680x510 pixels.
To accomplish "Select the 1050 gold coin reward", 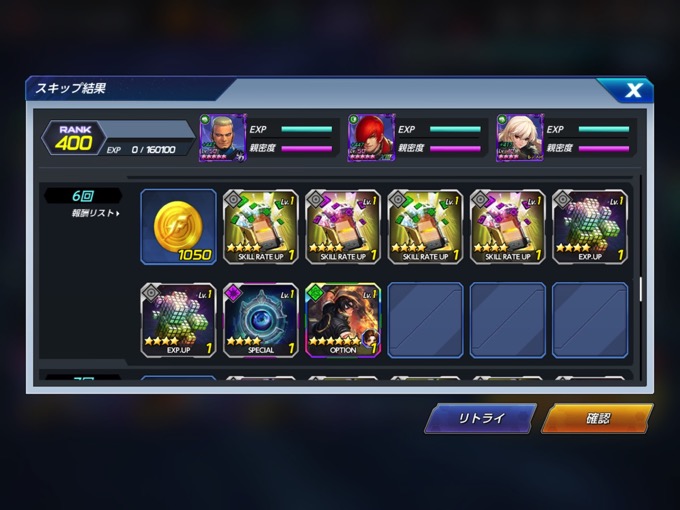I will point(178,227).
